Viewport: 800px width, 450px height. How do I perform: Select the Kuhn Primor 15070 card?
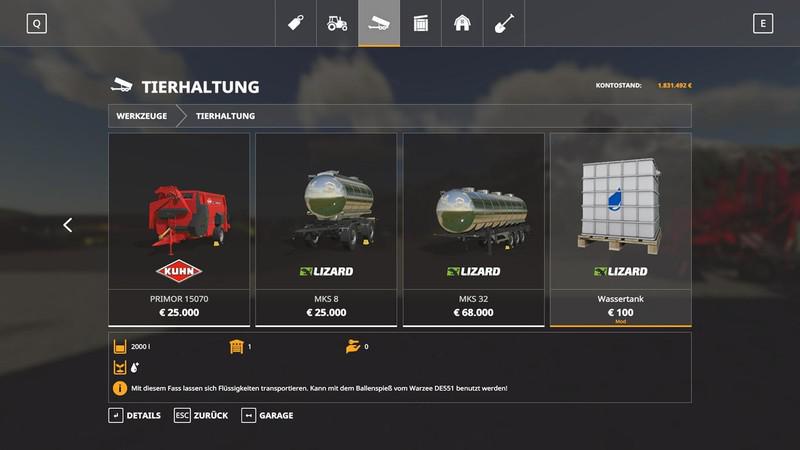point(179,229)
